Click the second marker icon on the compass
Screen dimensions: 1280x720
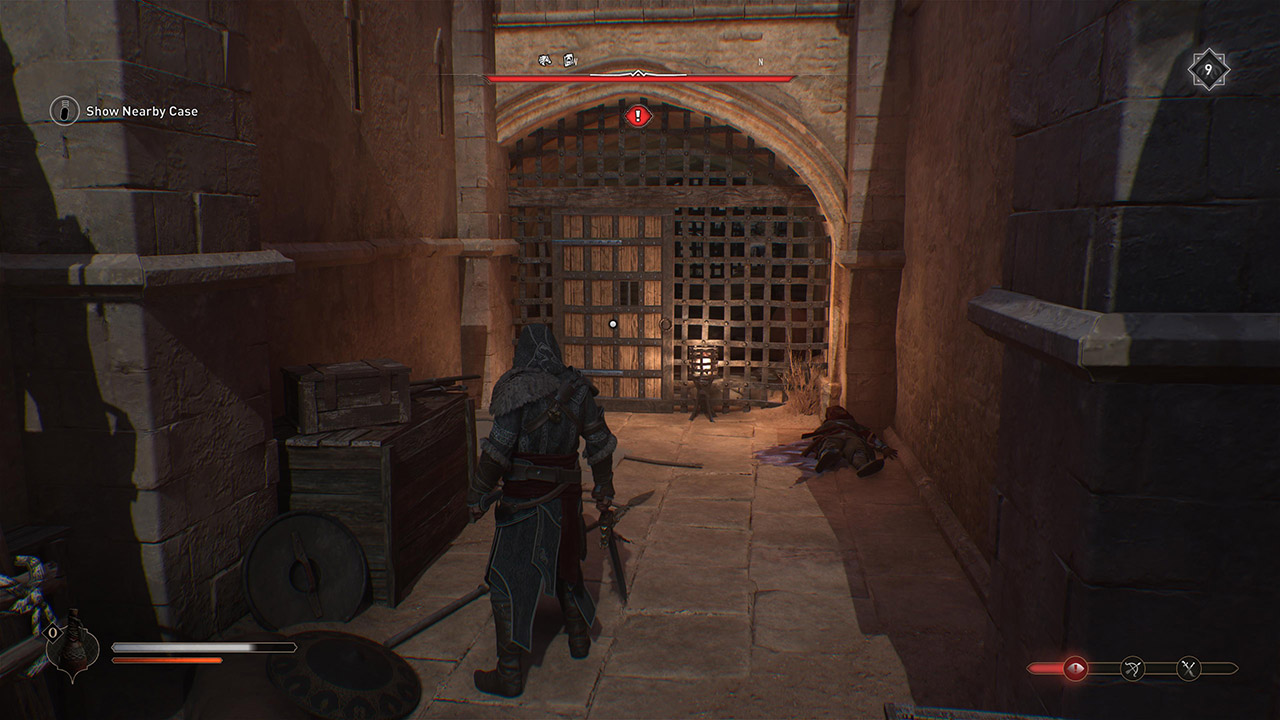[567, 60]
